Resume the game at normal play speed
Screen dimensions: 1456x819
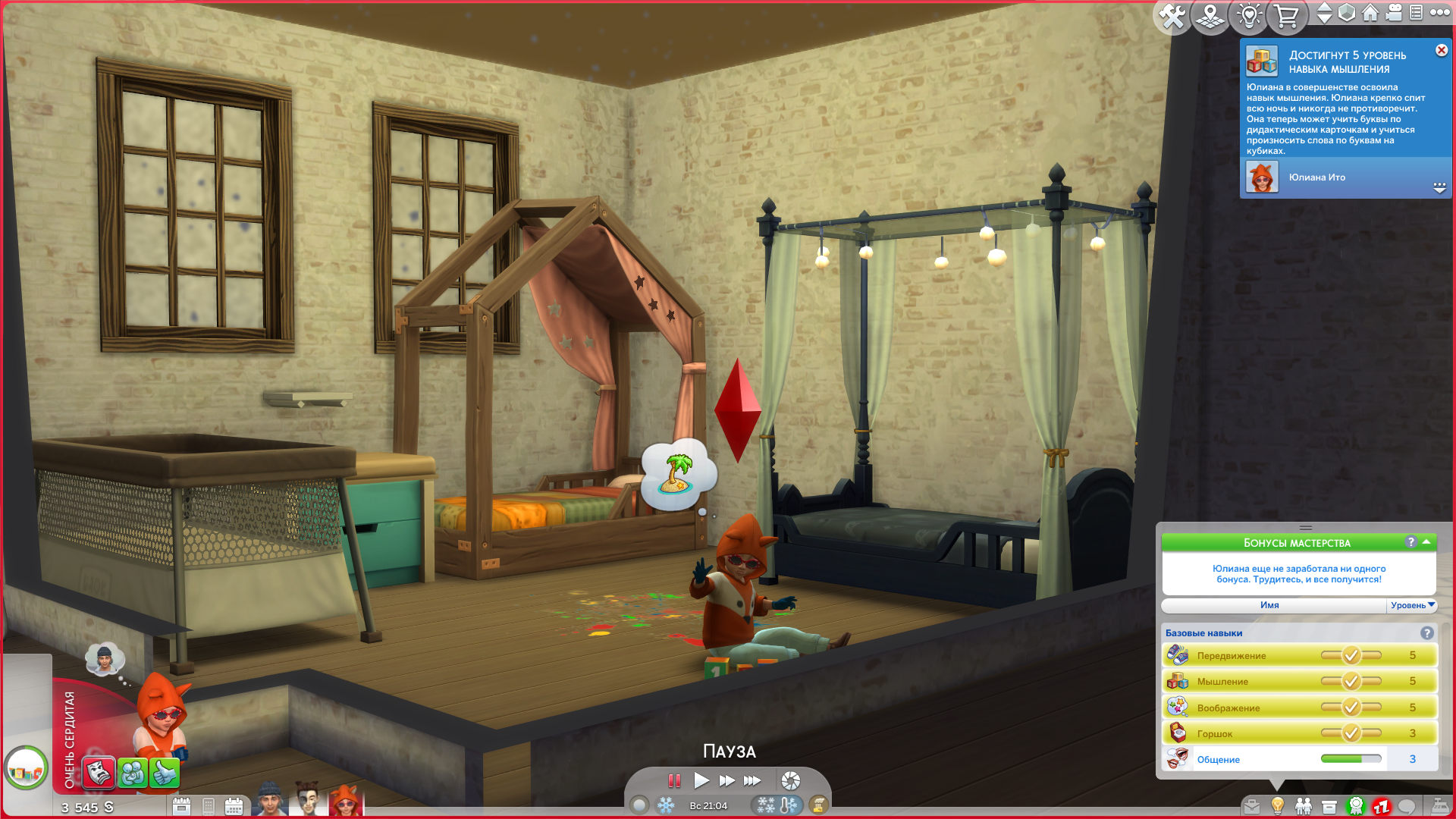click(701, 780)
